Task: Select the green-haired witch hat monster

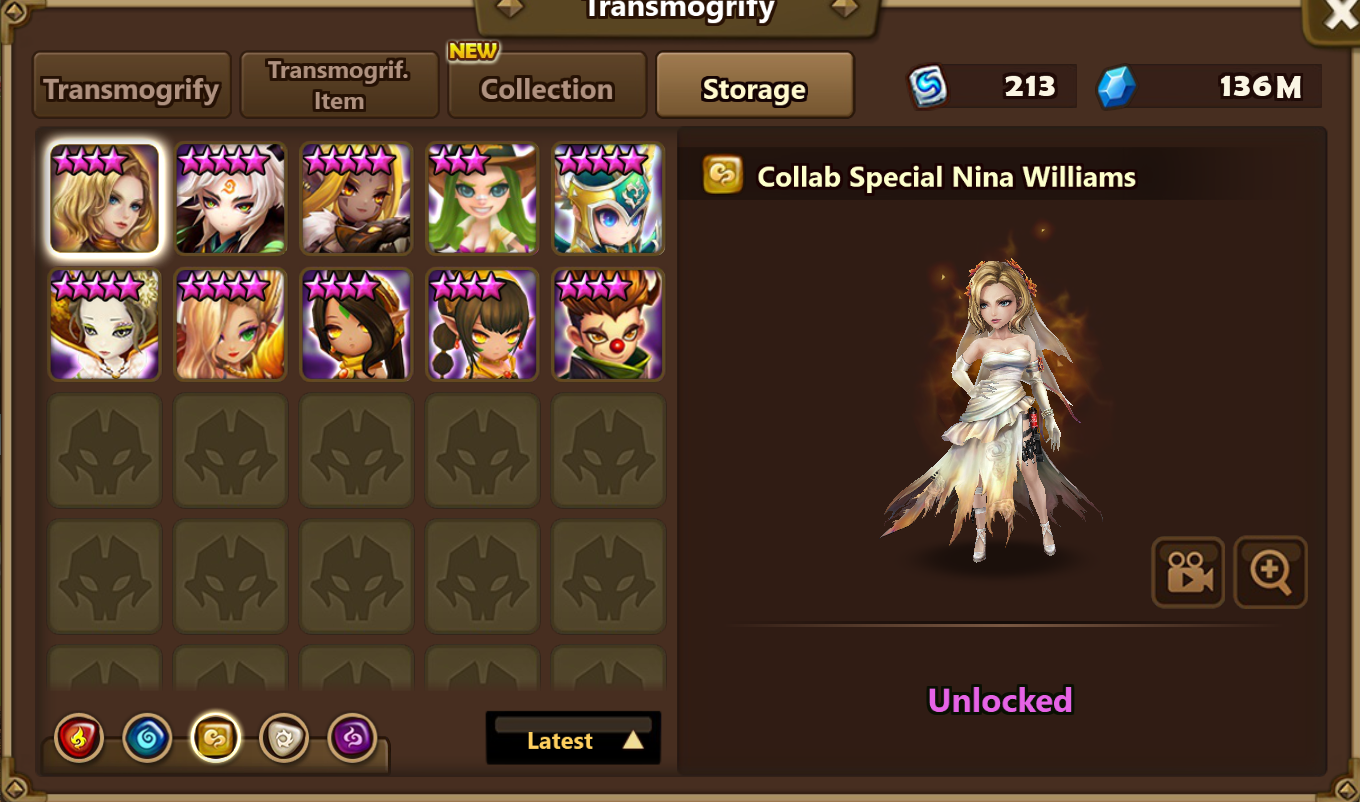Action: coord(482,198)
